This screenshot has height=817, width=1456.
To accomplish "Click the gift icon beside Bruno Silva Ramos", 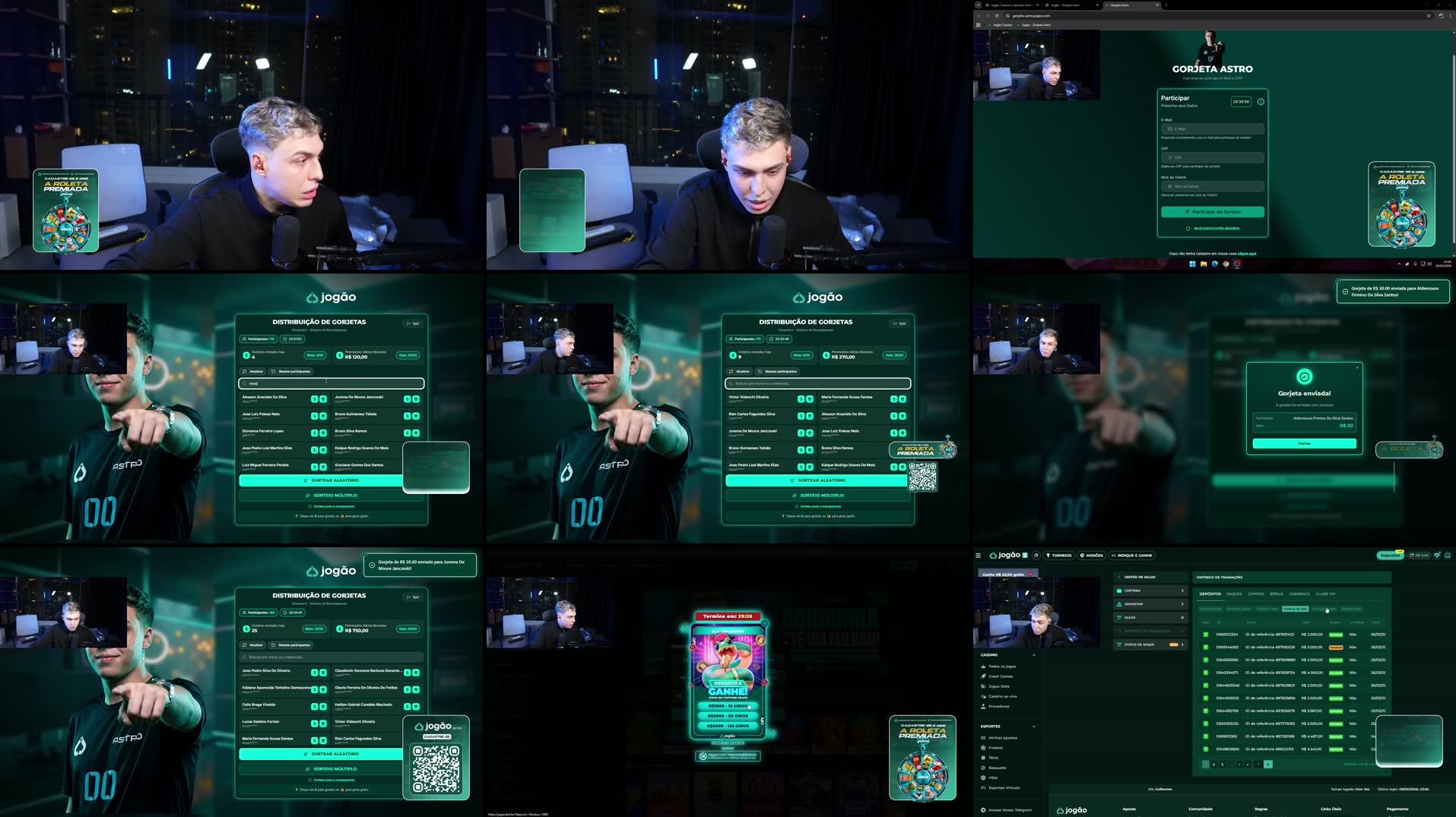I will 416,432.
